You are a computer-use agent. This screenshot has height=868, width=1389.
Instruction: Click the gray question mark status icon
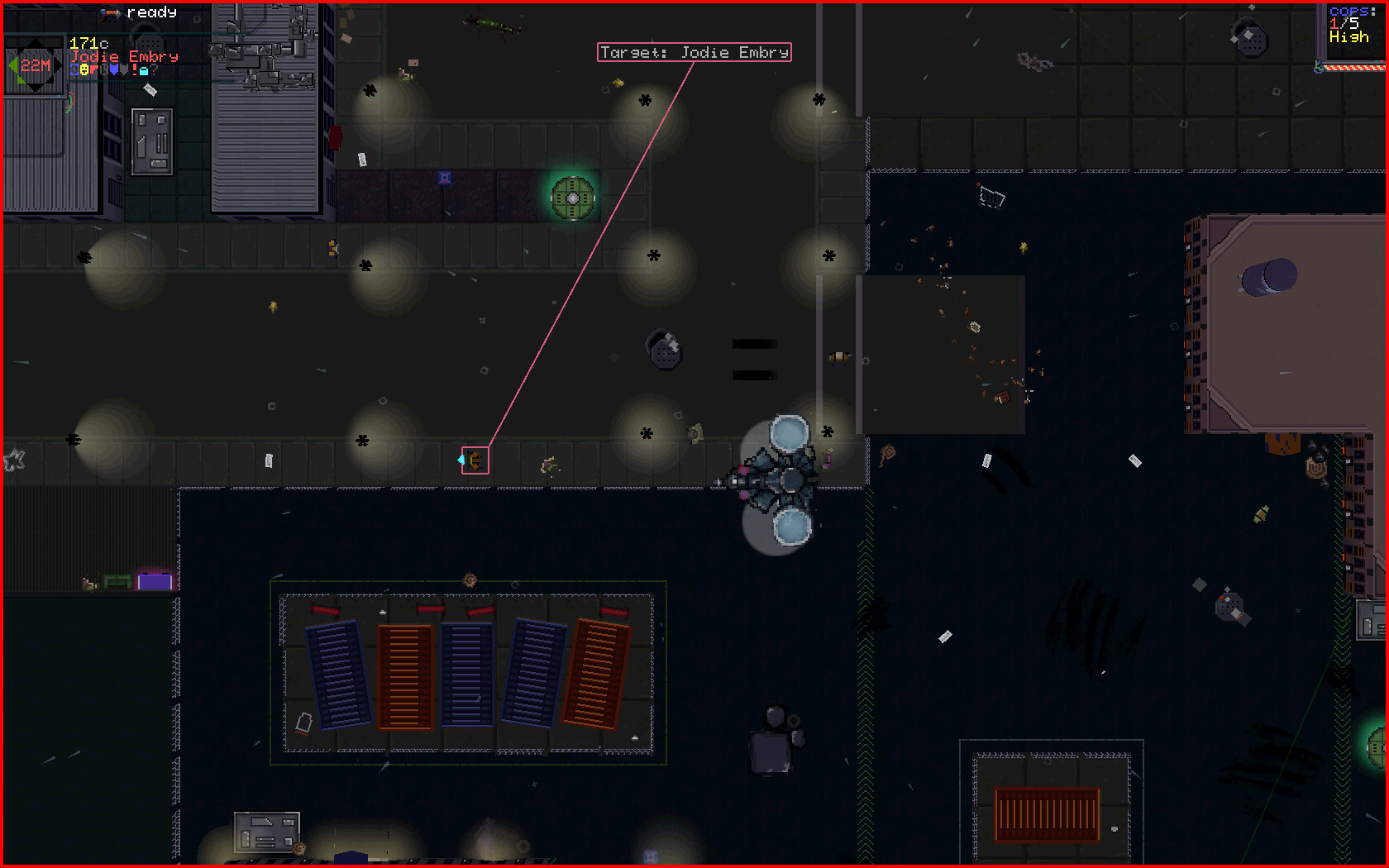[154, 71]
